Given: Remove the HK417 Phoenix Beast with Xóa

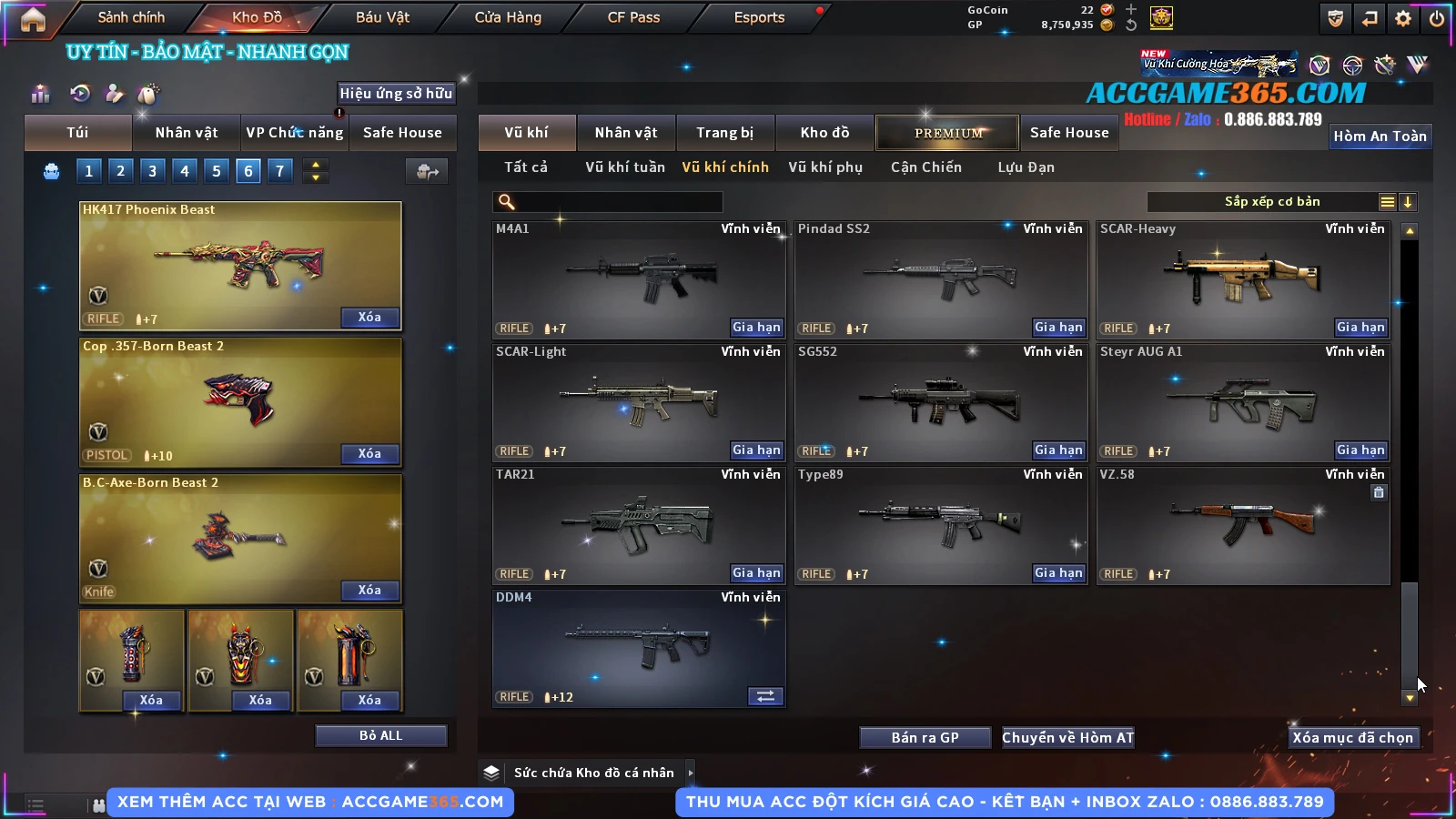Looking at the screenshot, I should [369, 318].
